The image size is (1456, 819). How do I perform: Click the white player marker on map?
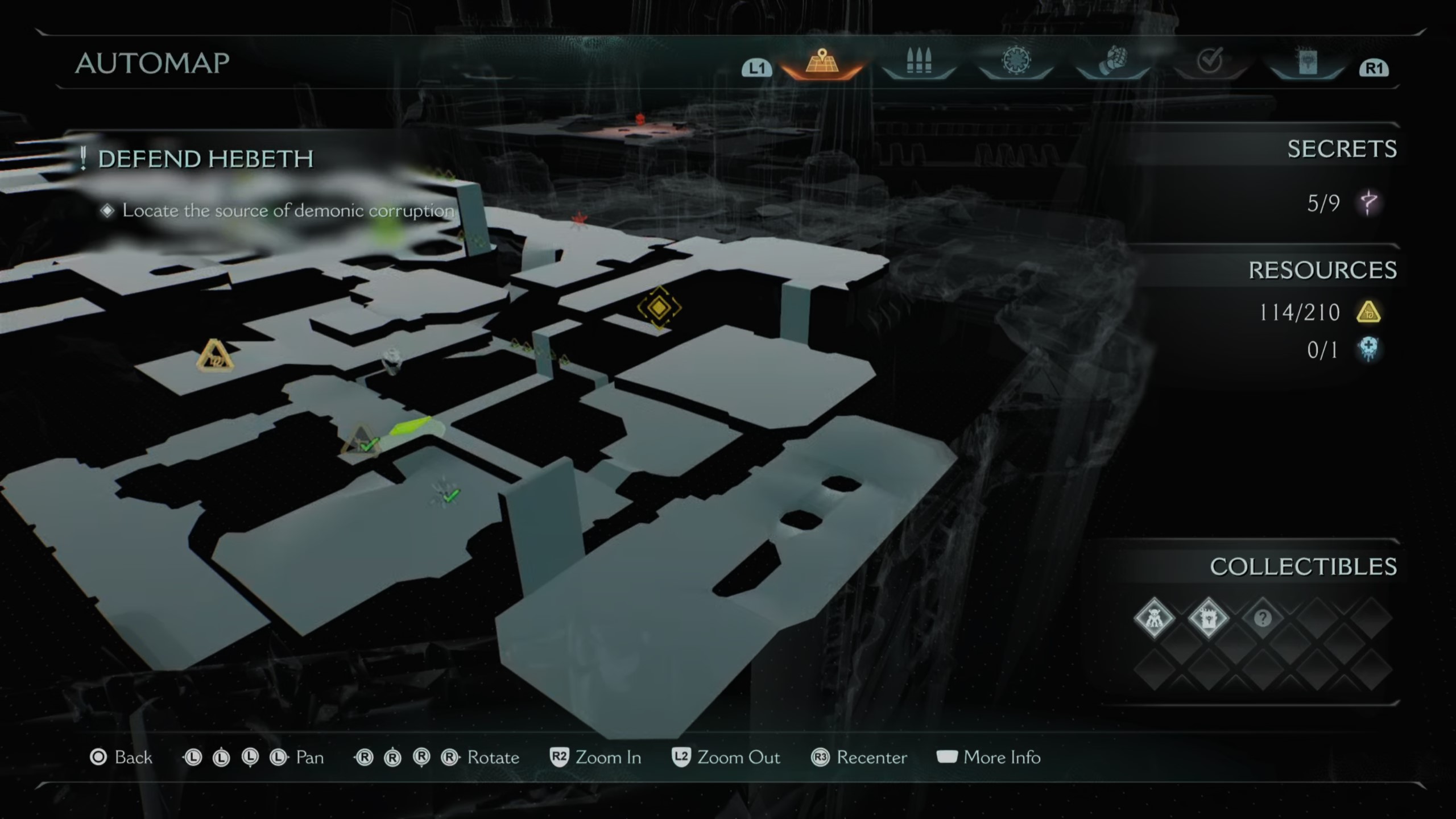pos(392,361)
